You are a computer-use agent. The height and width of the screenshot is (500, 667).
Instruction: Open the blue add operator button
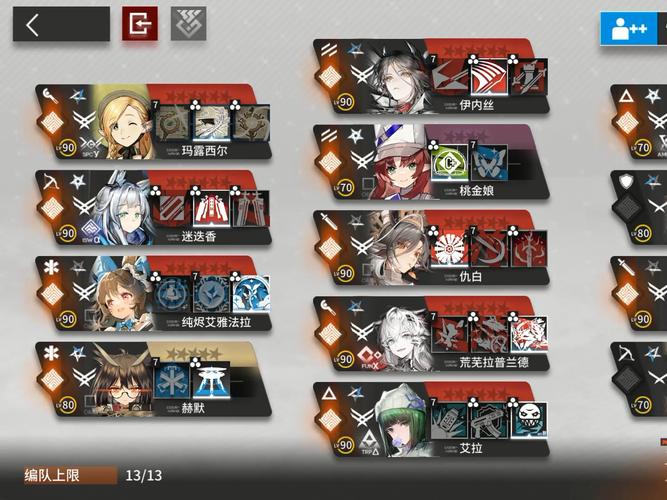point(628,27)
